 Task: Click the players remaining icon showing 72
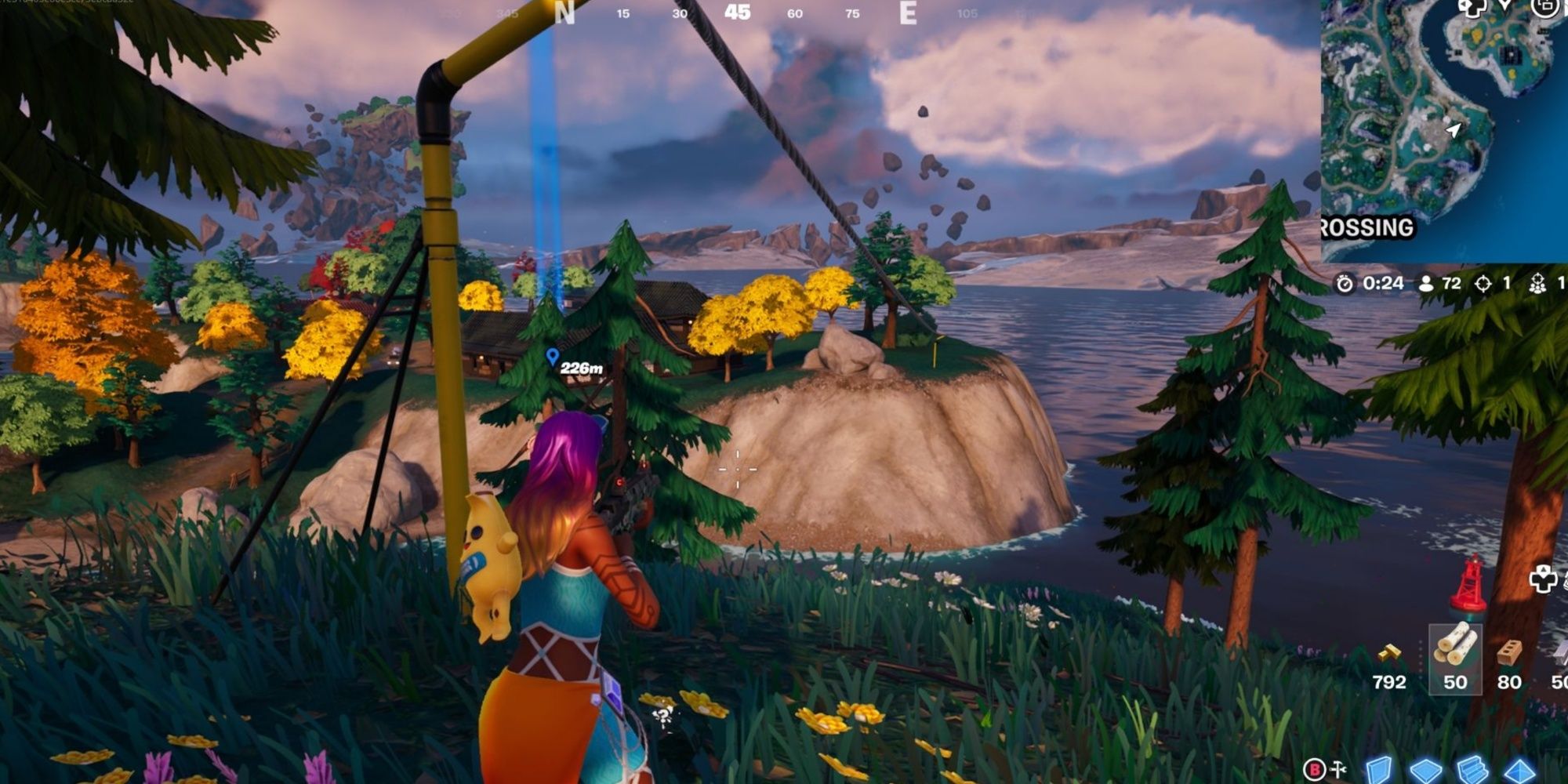(1426, 284)
